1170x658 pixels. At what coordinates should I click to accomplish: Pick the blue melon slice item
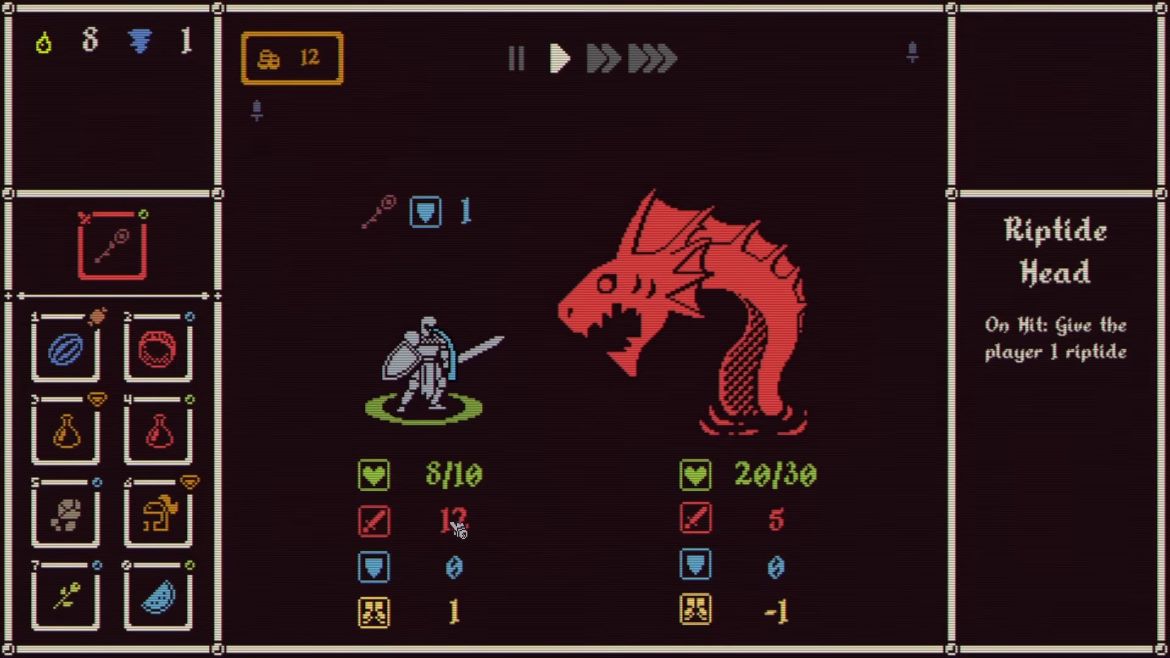pyautogui.click(x=158, y=597)
